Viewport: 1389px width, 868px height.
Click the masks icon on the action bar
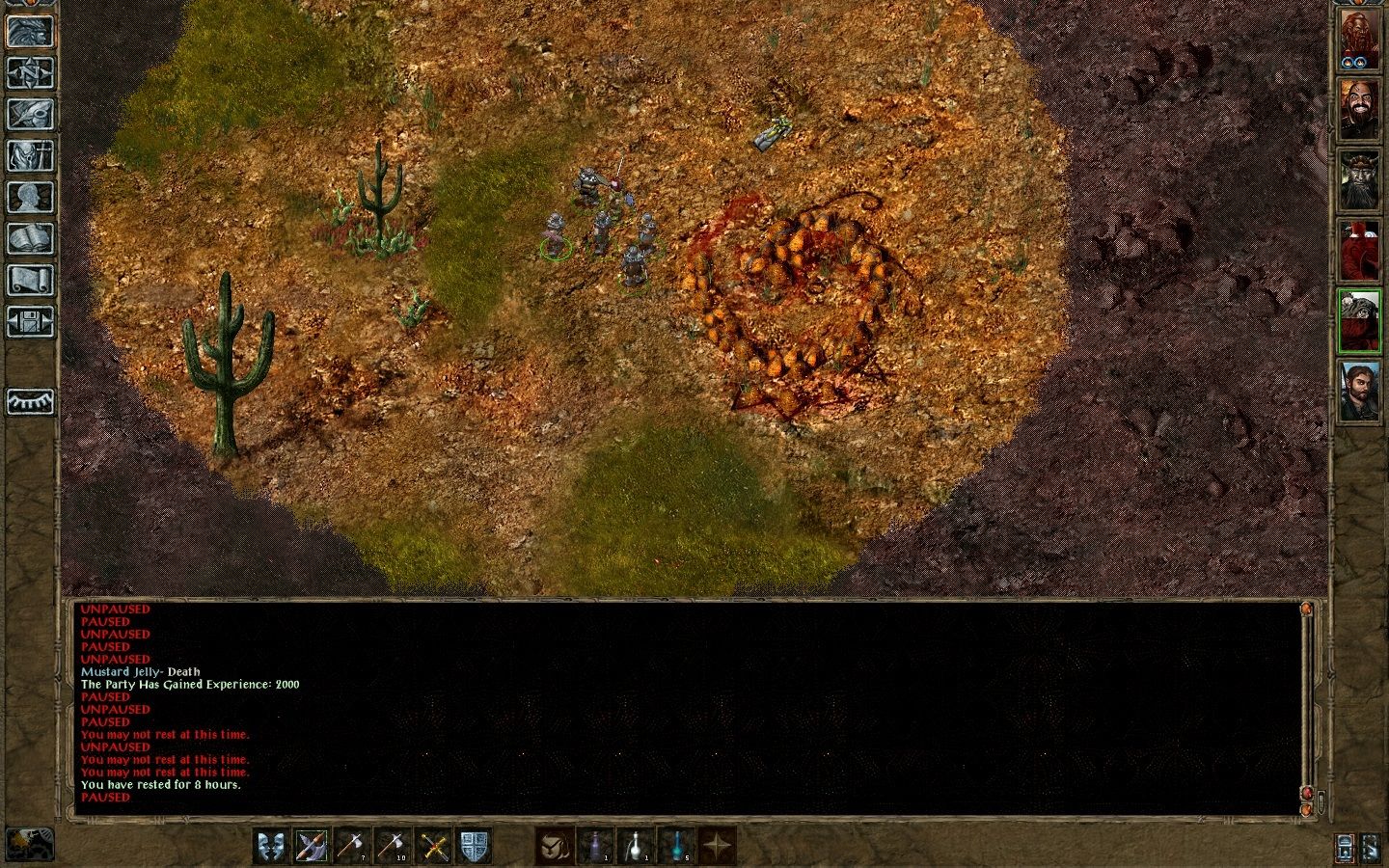tap(271, 847)
